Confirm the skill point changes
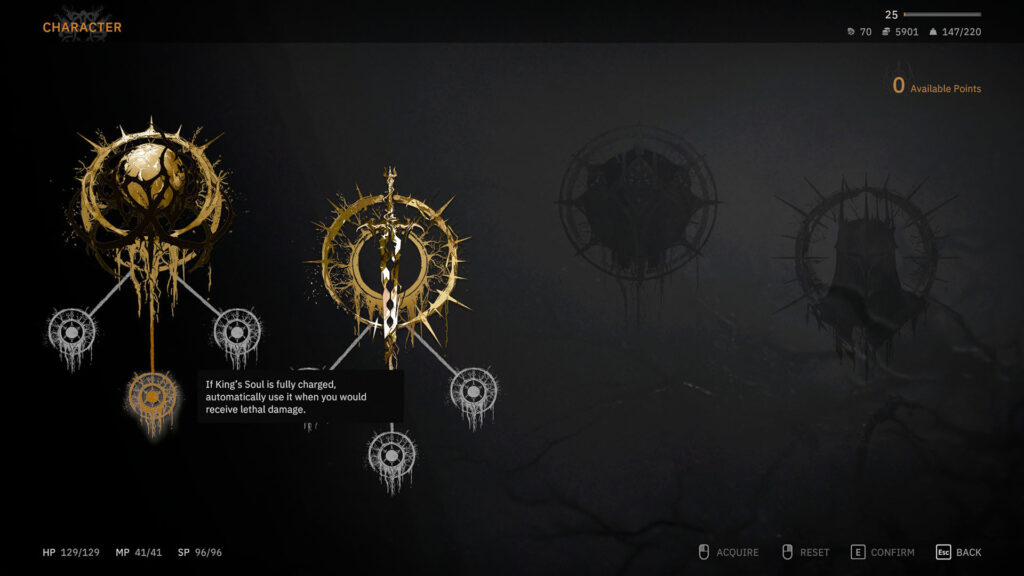Image resolution: width=1024 pixels, height=576 pixels. (882, 552)
